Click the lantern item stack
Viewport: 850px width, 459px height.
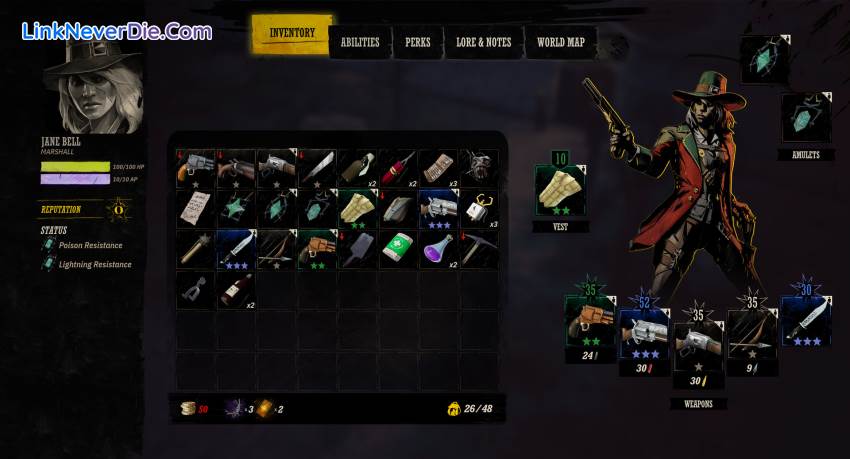click(x=479, y=208)
